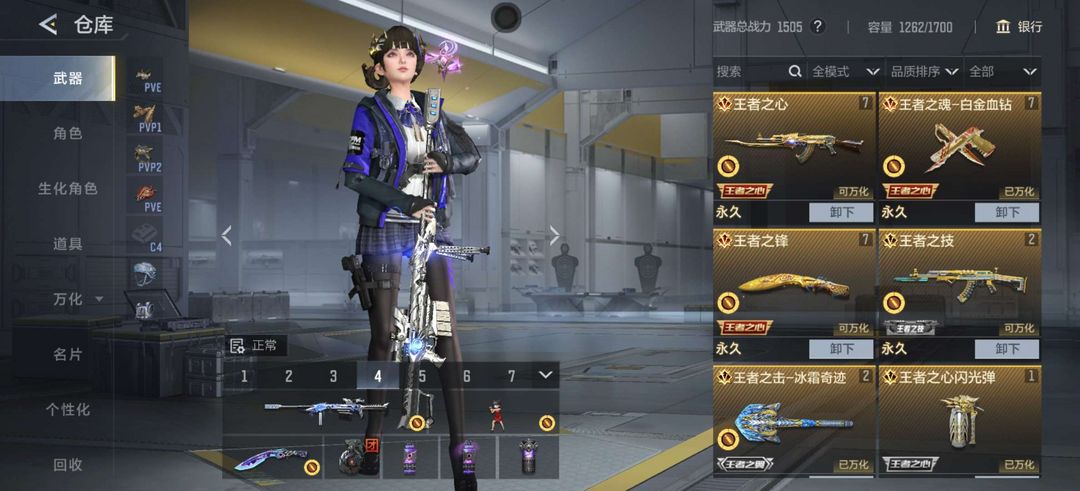
Task: Rotate to next character with right arrow
Action: click(555, 235)
